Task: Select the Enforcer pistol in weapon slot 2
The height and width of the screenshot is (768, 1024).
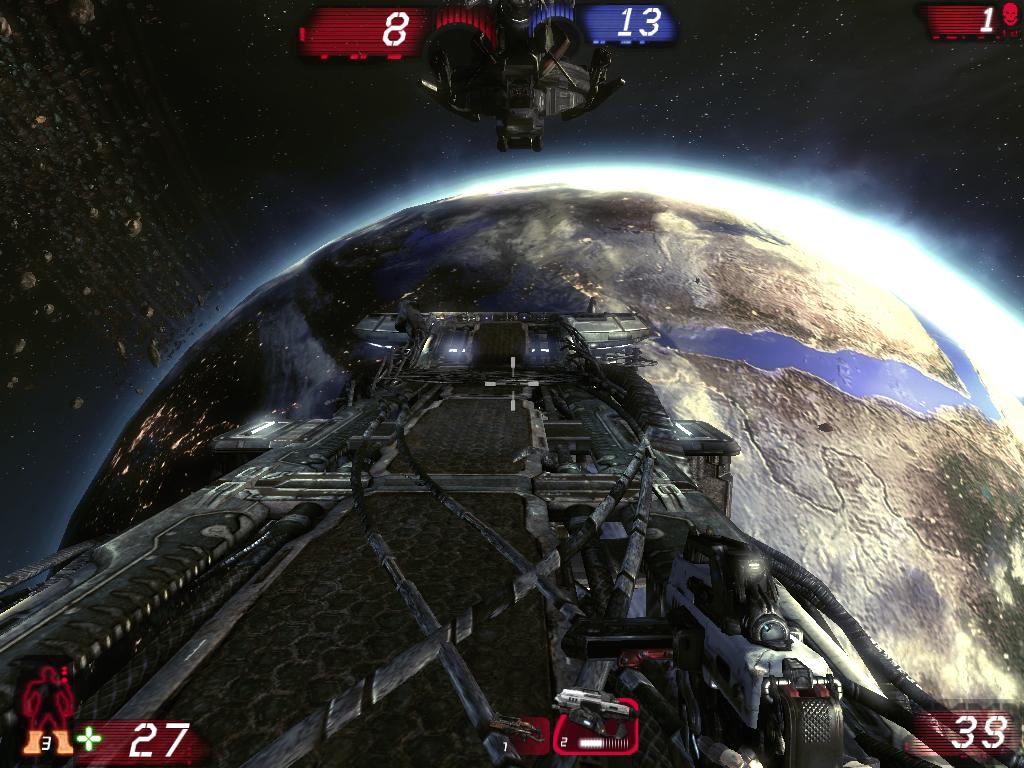Action: pyautogui.click(x=595, y=722)
